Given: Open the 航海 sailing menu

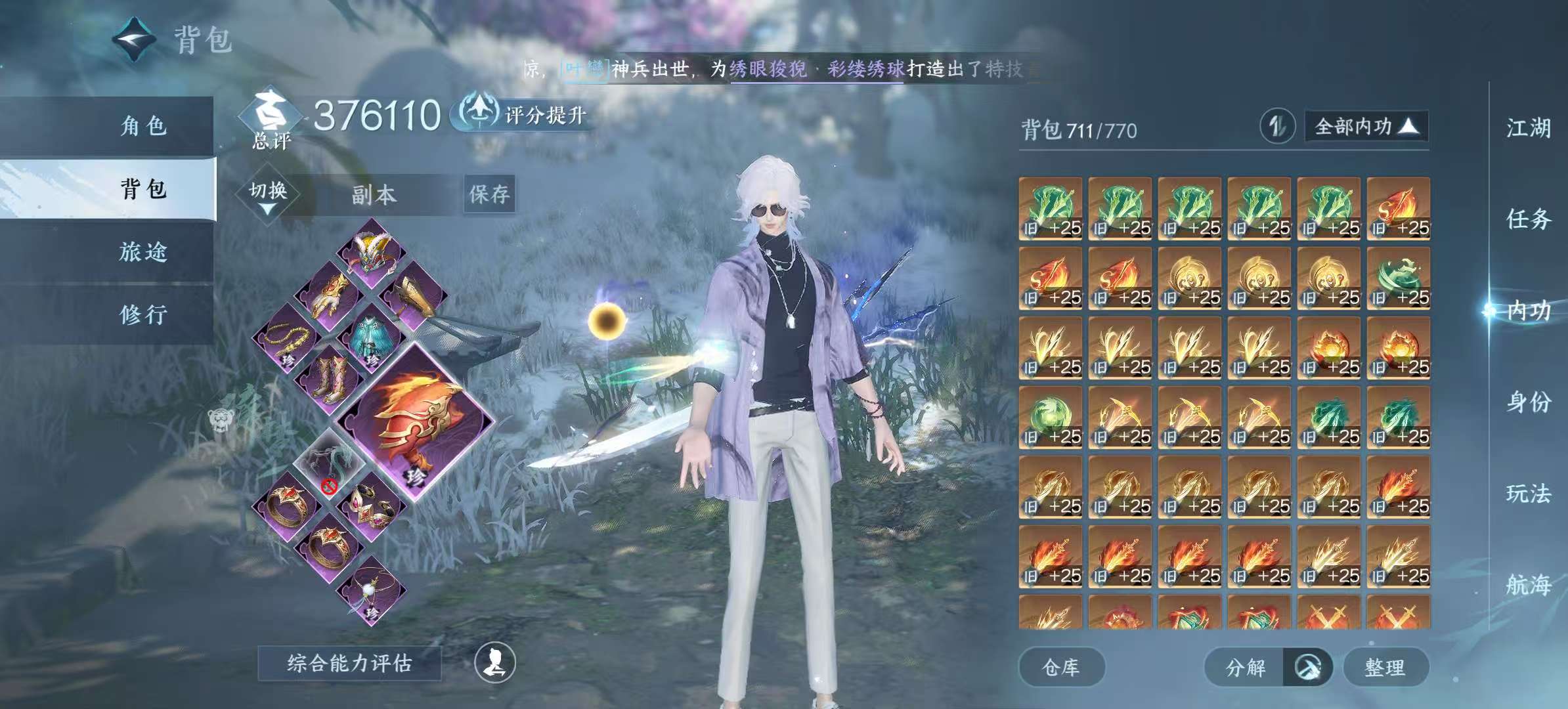Looking at the screenshot, I should click(1528, 584).
